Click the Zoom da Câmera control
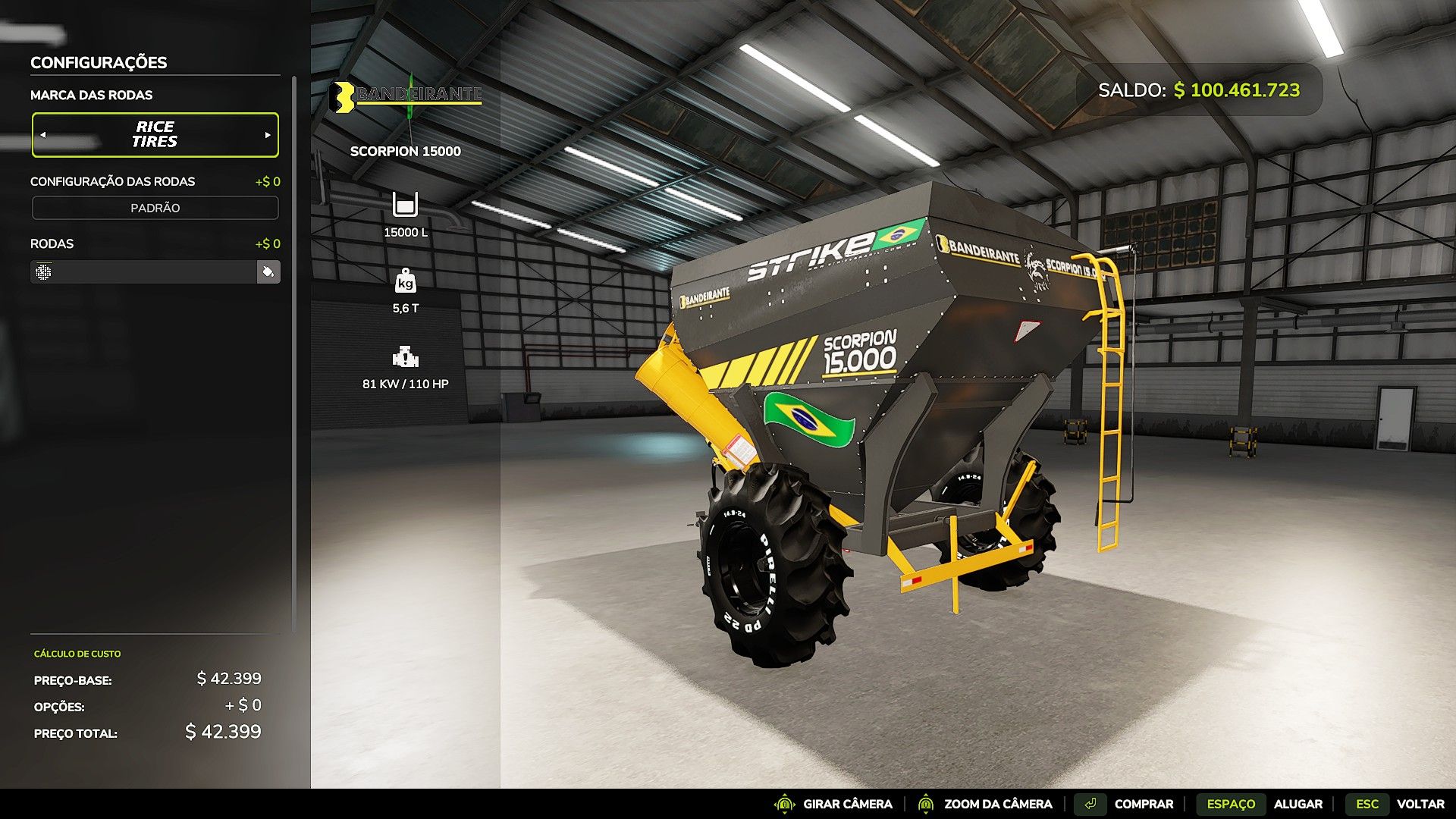The height and width of the screenshot is (819, 1456). (x=985, y=804)
